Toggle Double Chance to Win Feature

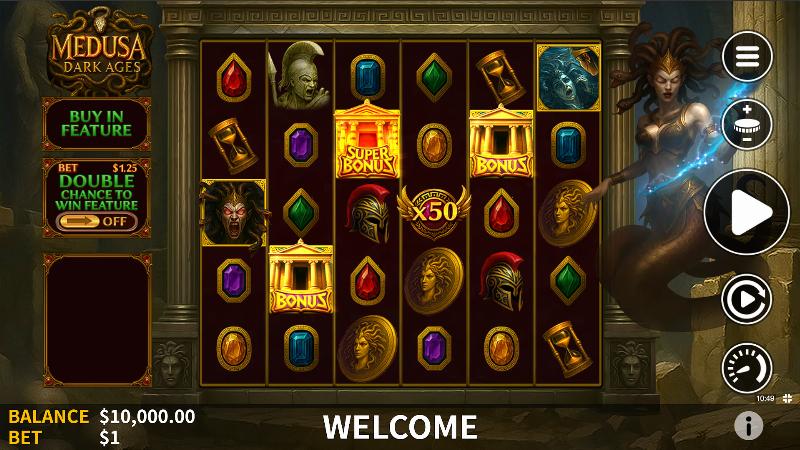(x=96, y=220)
